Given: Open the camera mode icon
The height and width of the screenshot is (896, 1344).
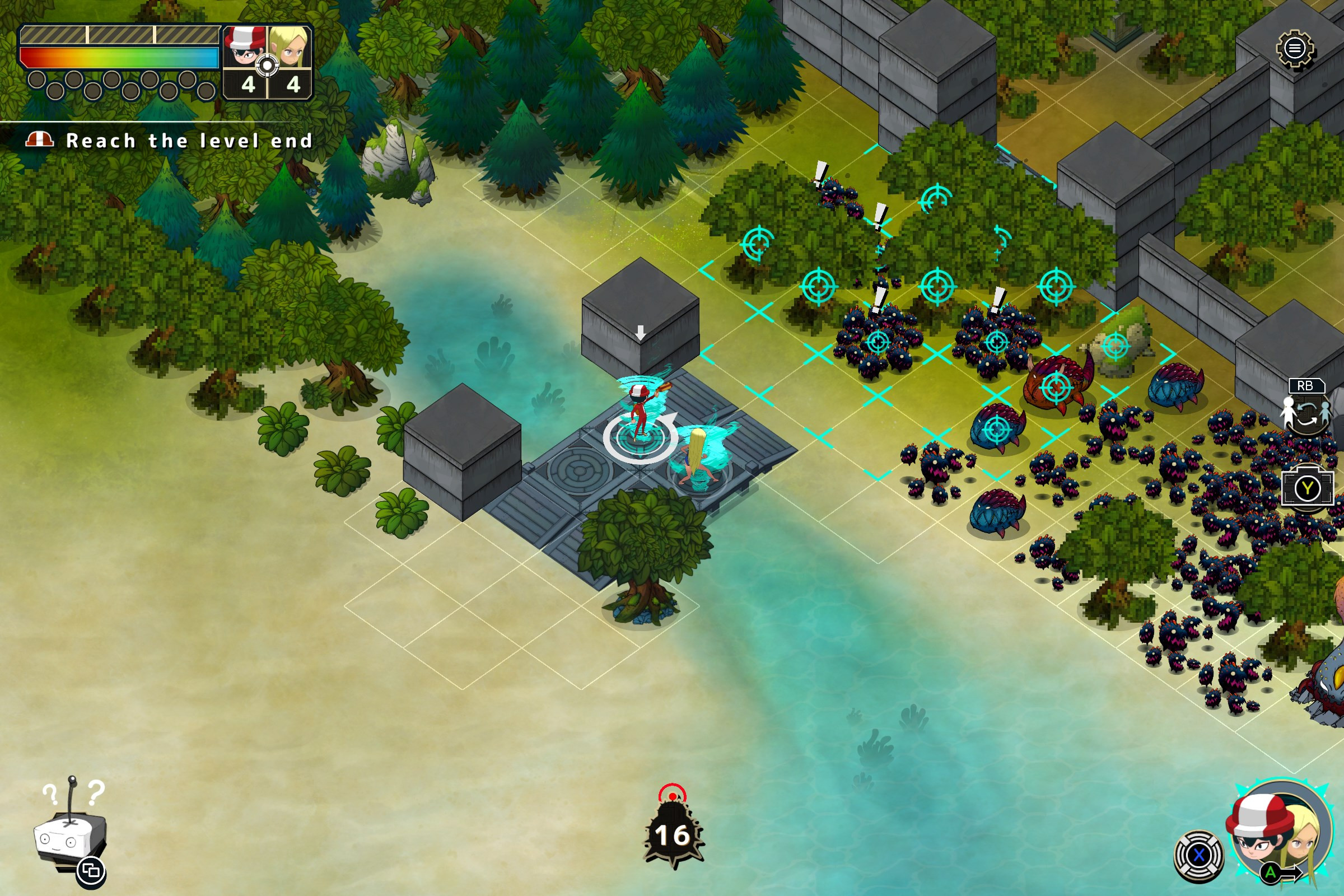Looking at the screenshot, I should (x=1308, y=487).
